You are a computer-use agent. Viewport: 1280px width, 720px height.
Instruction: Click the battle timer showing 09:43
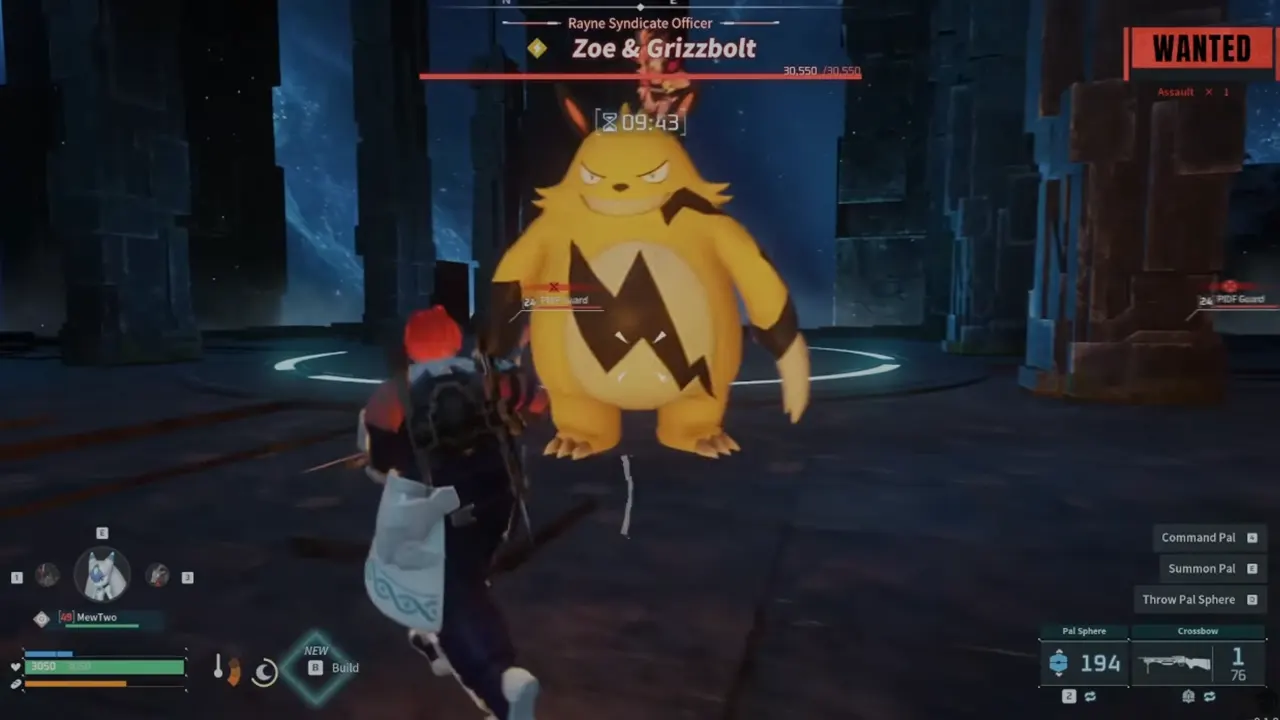pyautogui.click(x=640, y=122)
